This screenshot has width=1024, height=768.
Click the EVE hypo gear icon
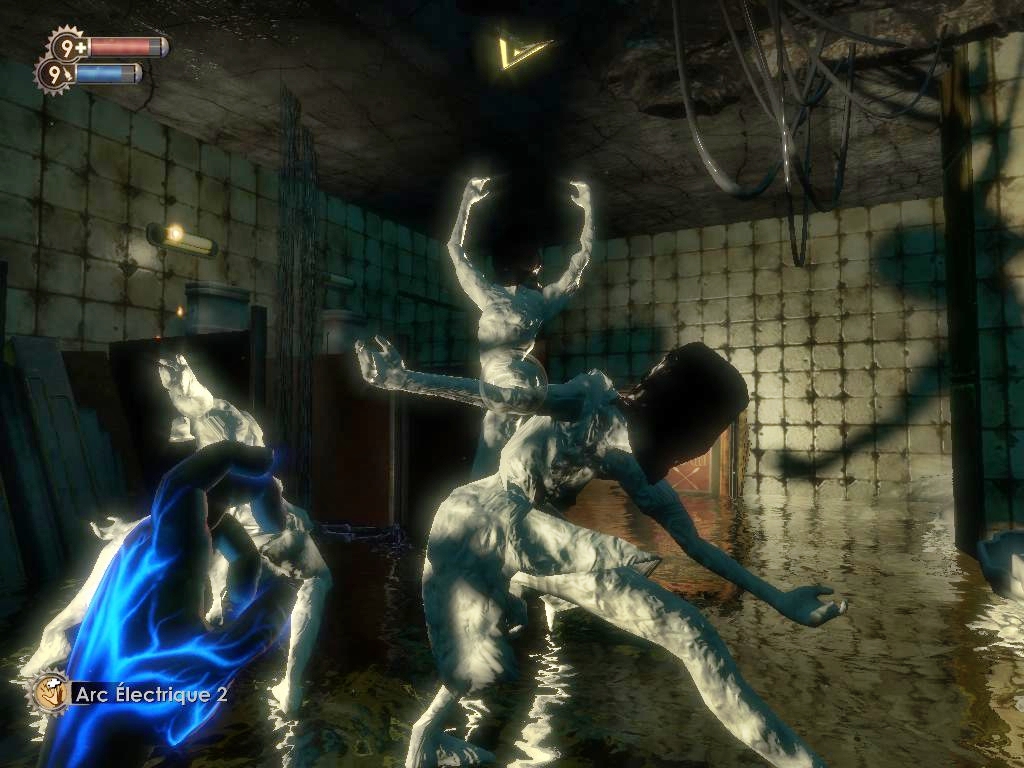coord(54,73)
